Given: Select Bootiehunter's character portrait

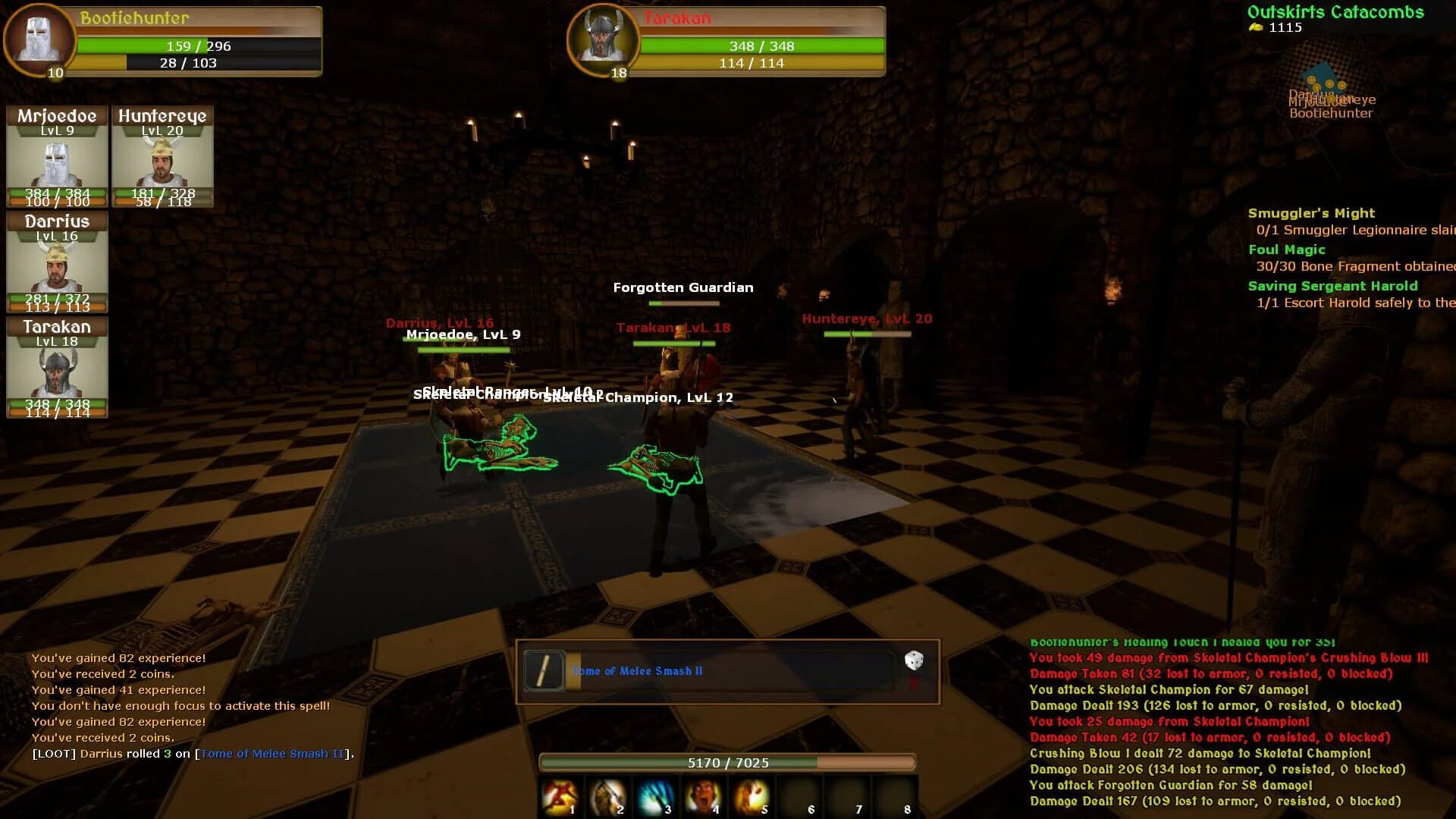Looking at the screenshot, I should coord(39,42).
